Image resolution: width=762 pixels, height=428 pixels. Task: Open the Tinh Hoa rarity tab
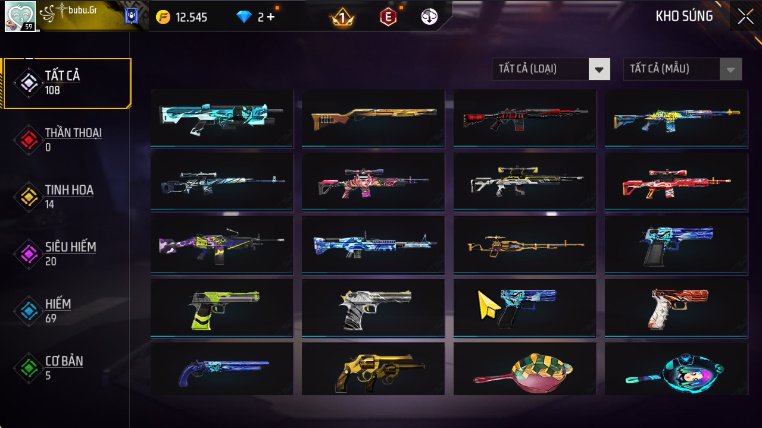[66, 196]
